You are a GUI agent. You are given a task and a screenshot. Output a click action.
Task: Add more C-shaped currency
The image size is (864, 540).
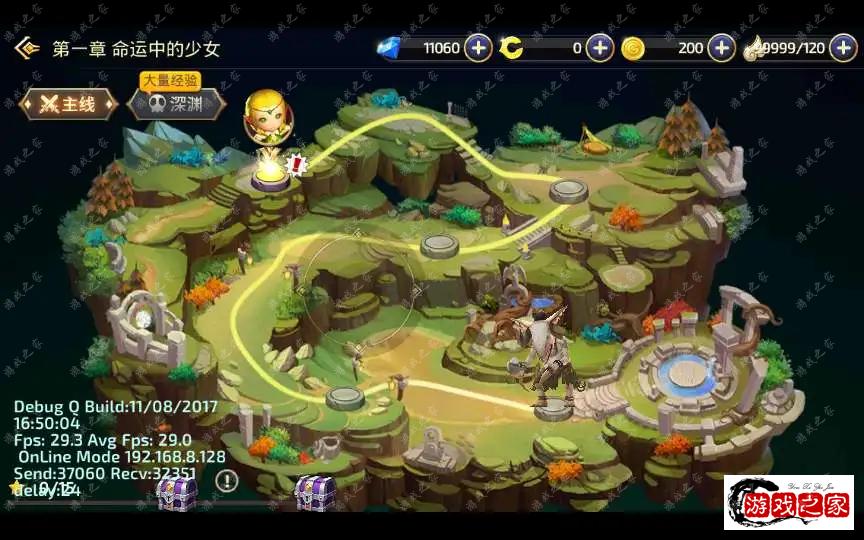pyautogui.click(x=600, y=48)
